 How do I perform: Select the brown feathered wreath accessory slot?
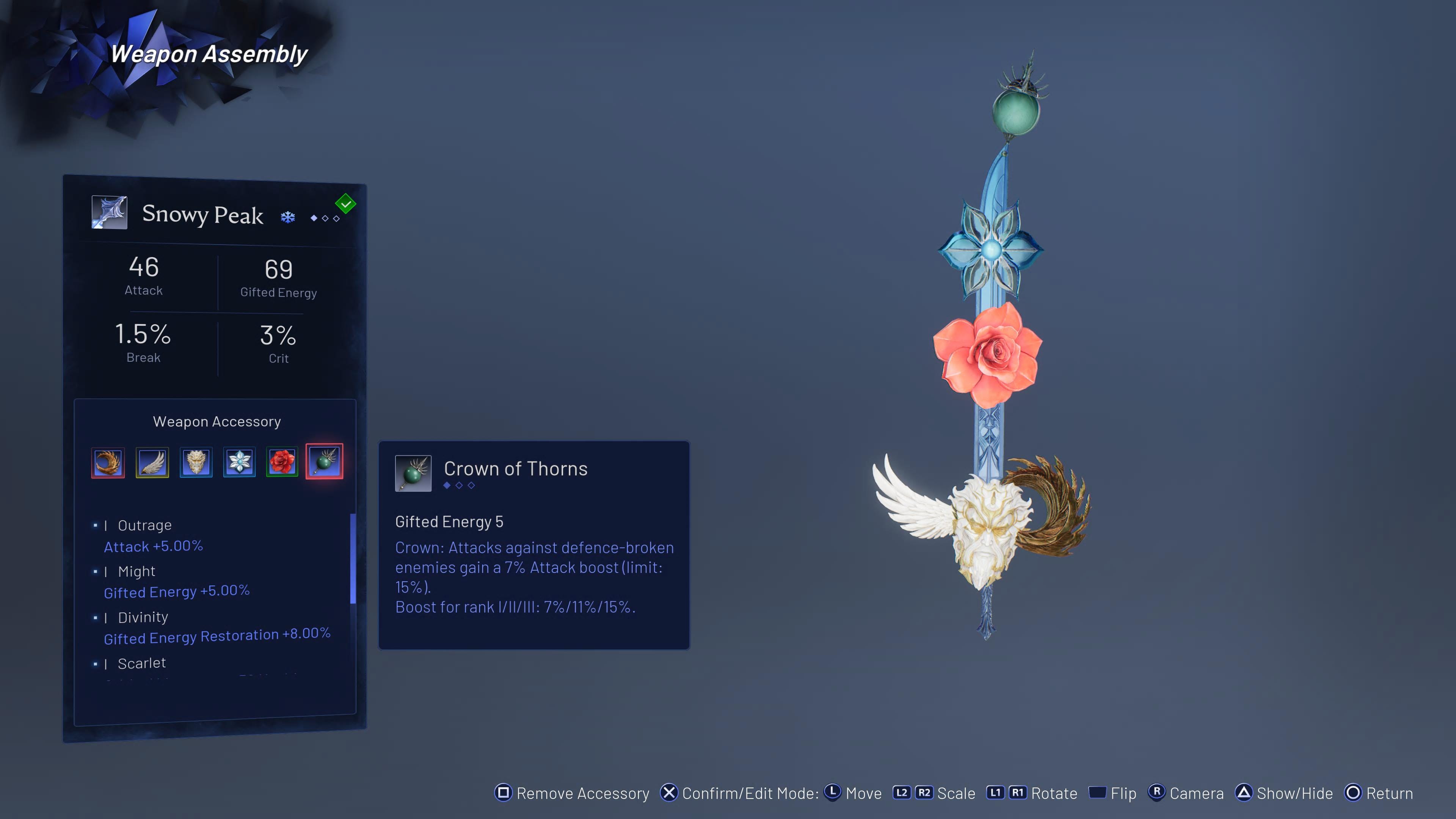108,462
